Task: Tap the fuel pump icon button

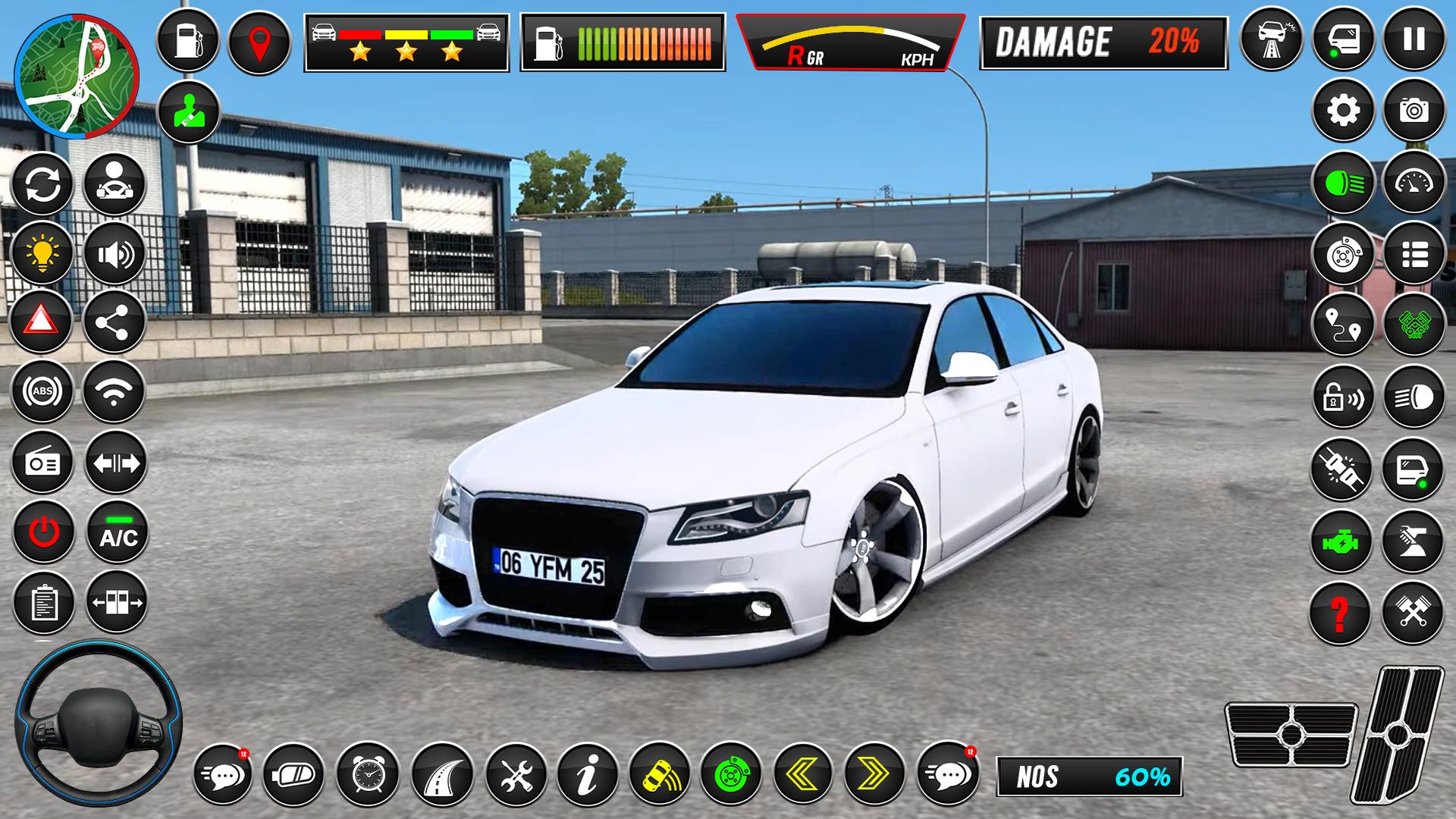Action: pos(187,41)
